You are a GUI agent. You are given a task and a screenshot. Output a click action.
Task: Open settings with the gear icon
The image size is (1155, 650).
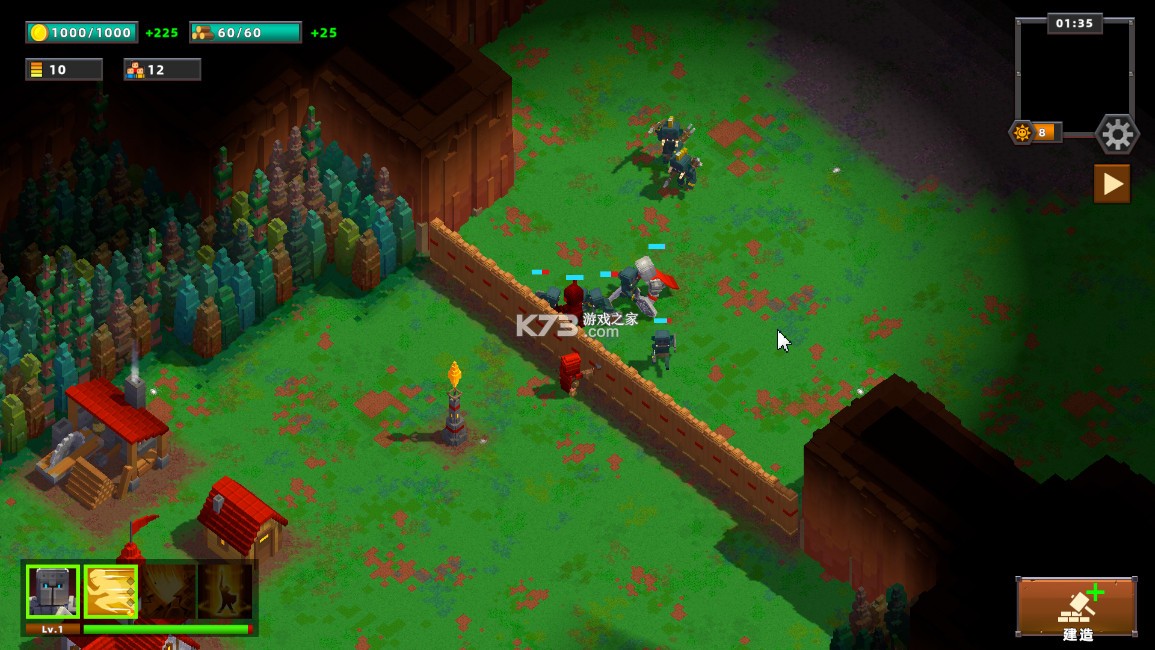1117,134
